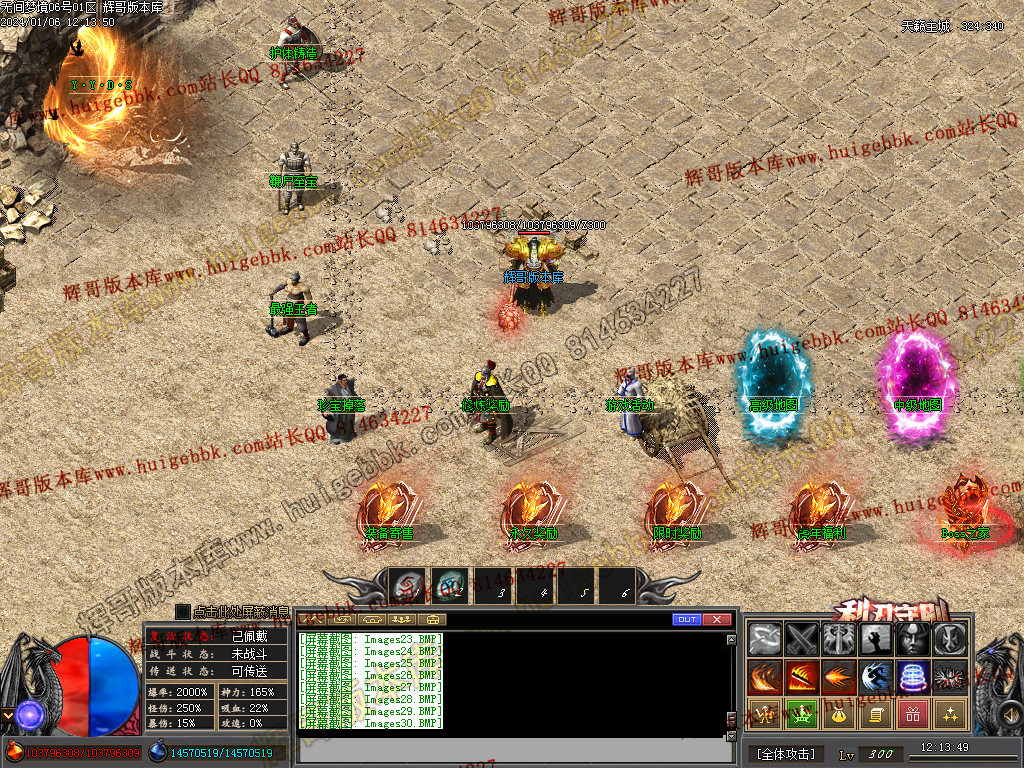The image size is (1024, 768).
Task: Tick the block-messages checkbox above the chat
Action: coord(182,611)
